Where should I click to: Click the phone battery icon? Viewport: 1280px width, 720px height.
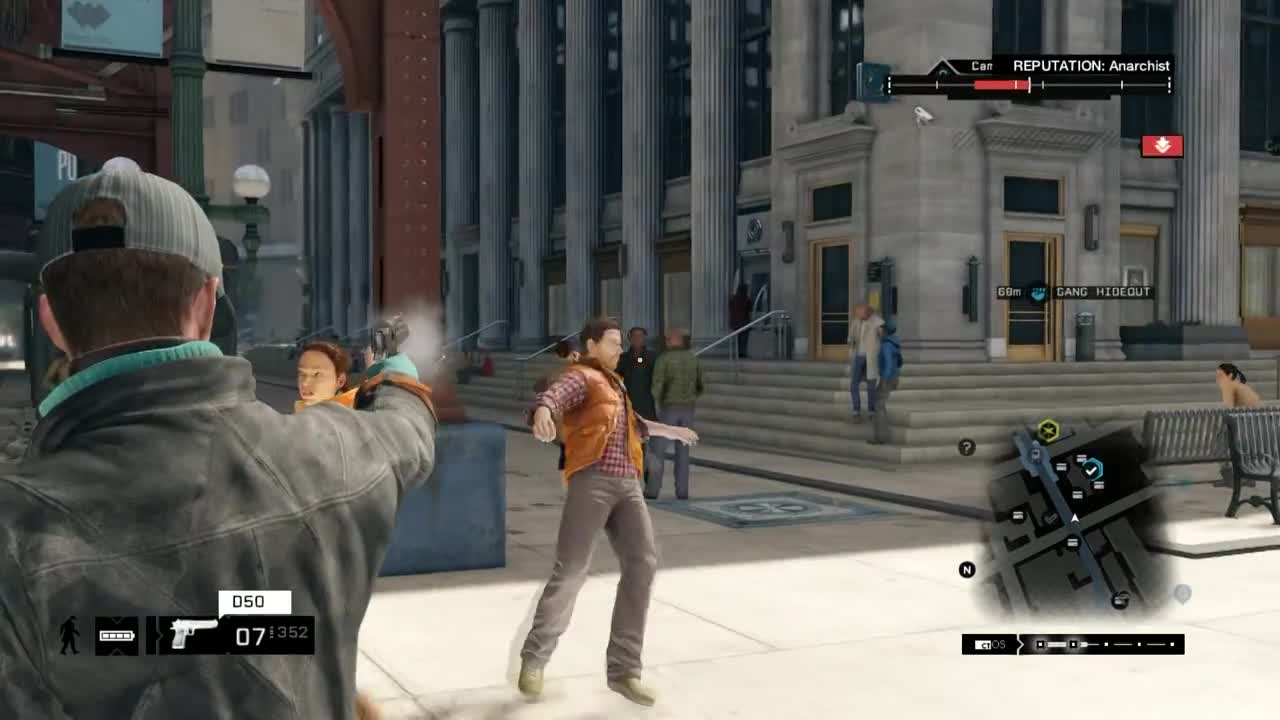pyautogui.click(x=117, y=636)
